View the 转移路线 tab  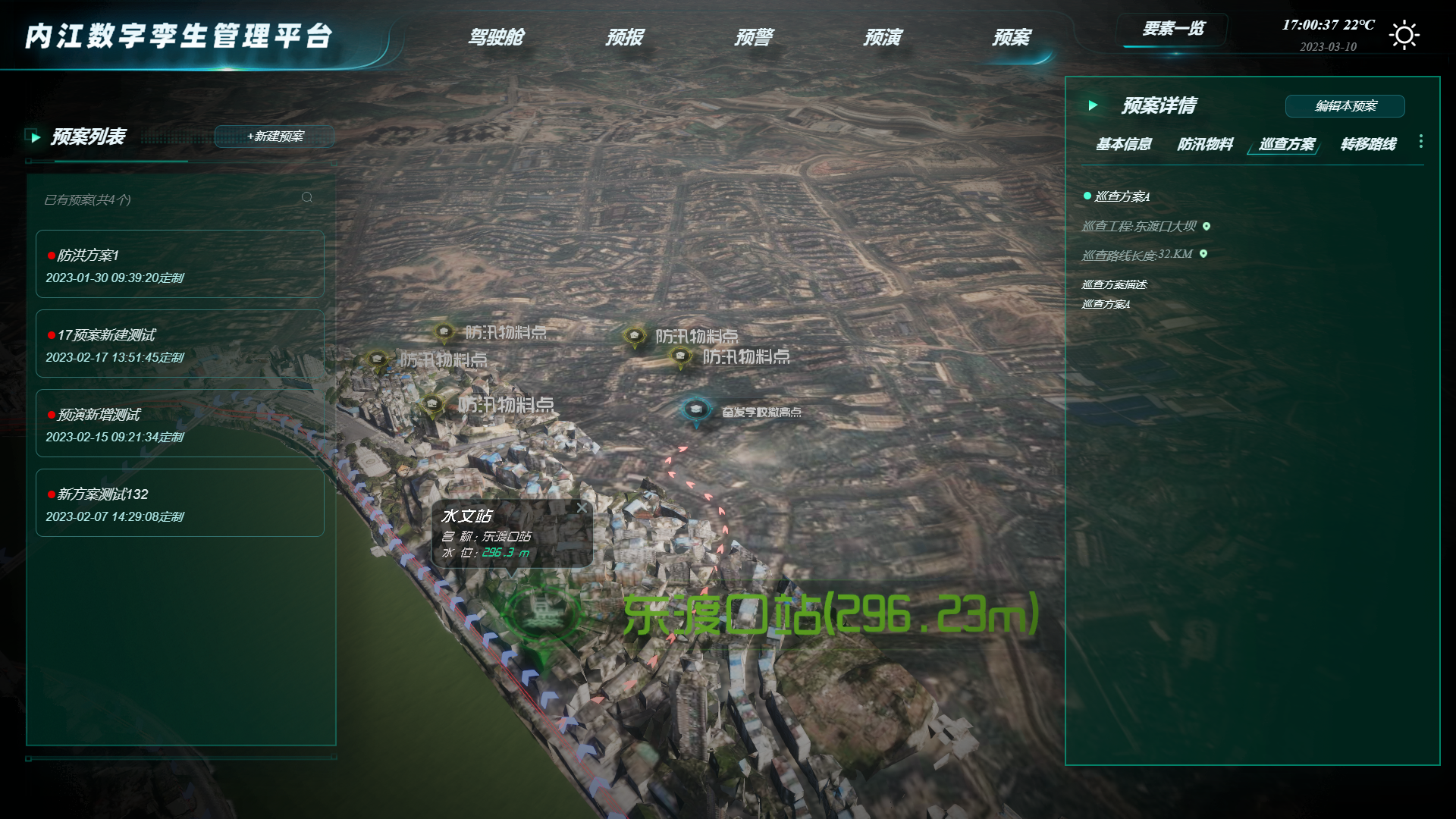coord(1368,144)
